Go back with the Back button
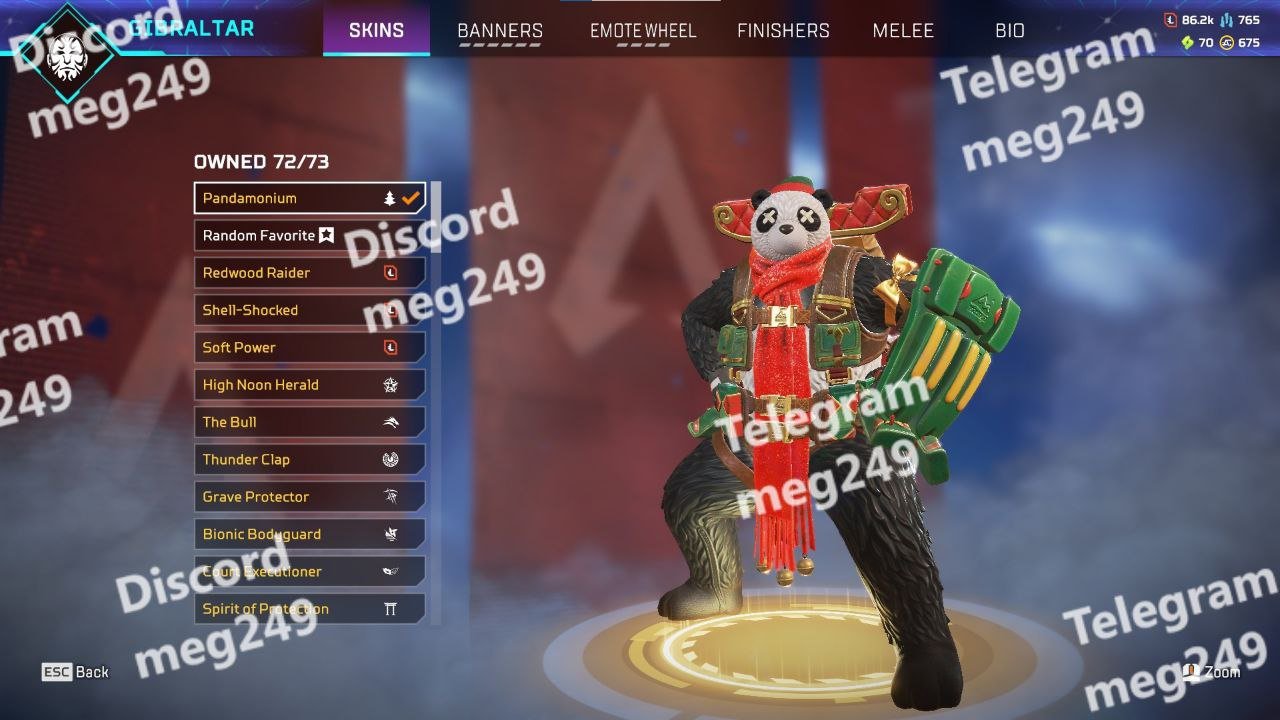 coord(76,672)
